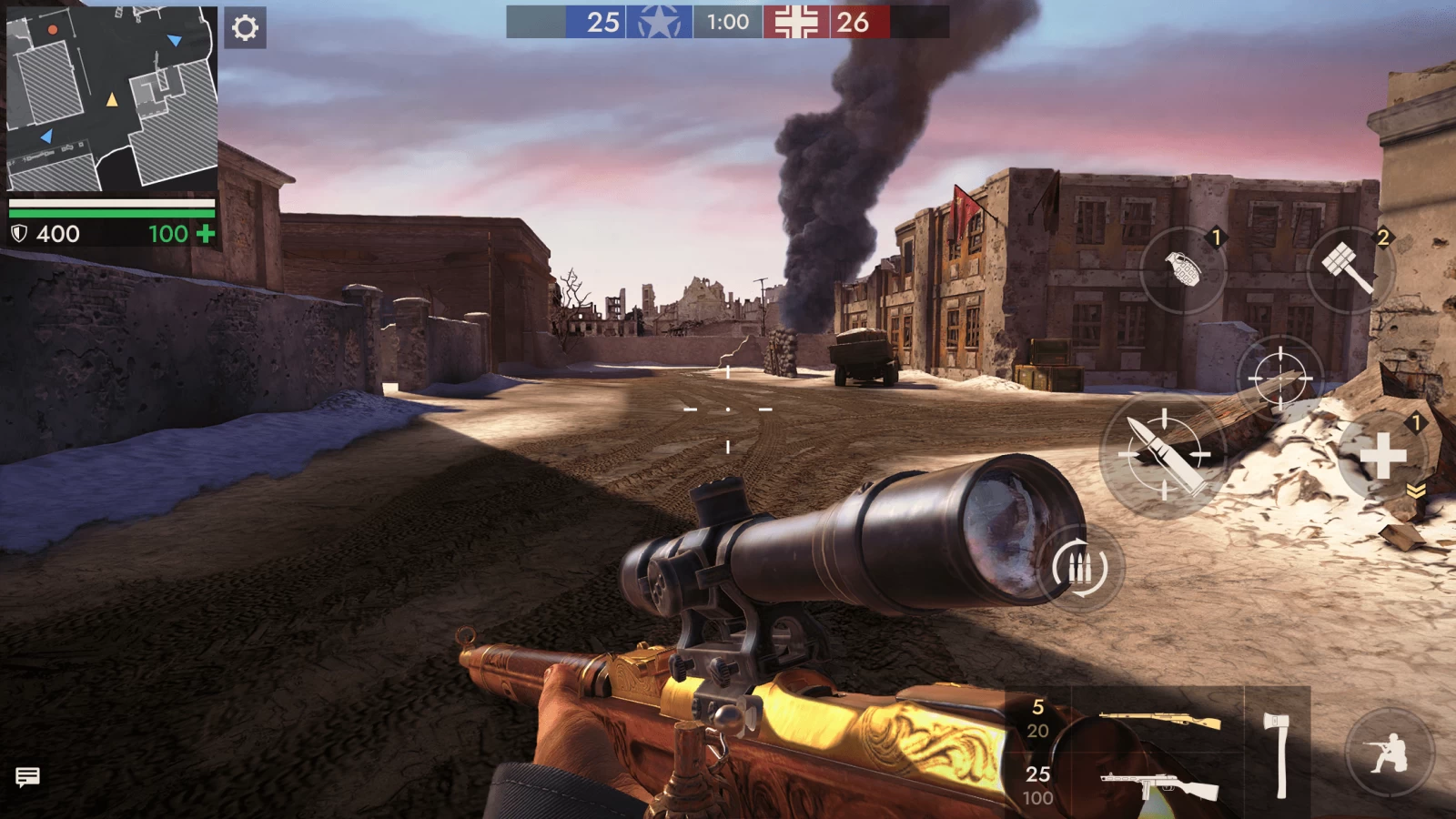The image size is (1456, 819).
Task: Aim down the sniper scope
Action: [x=1279, y=377]
